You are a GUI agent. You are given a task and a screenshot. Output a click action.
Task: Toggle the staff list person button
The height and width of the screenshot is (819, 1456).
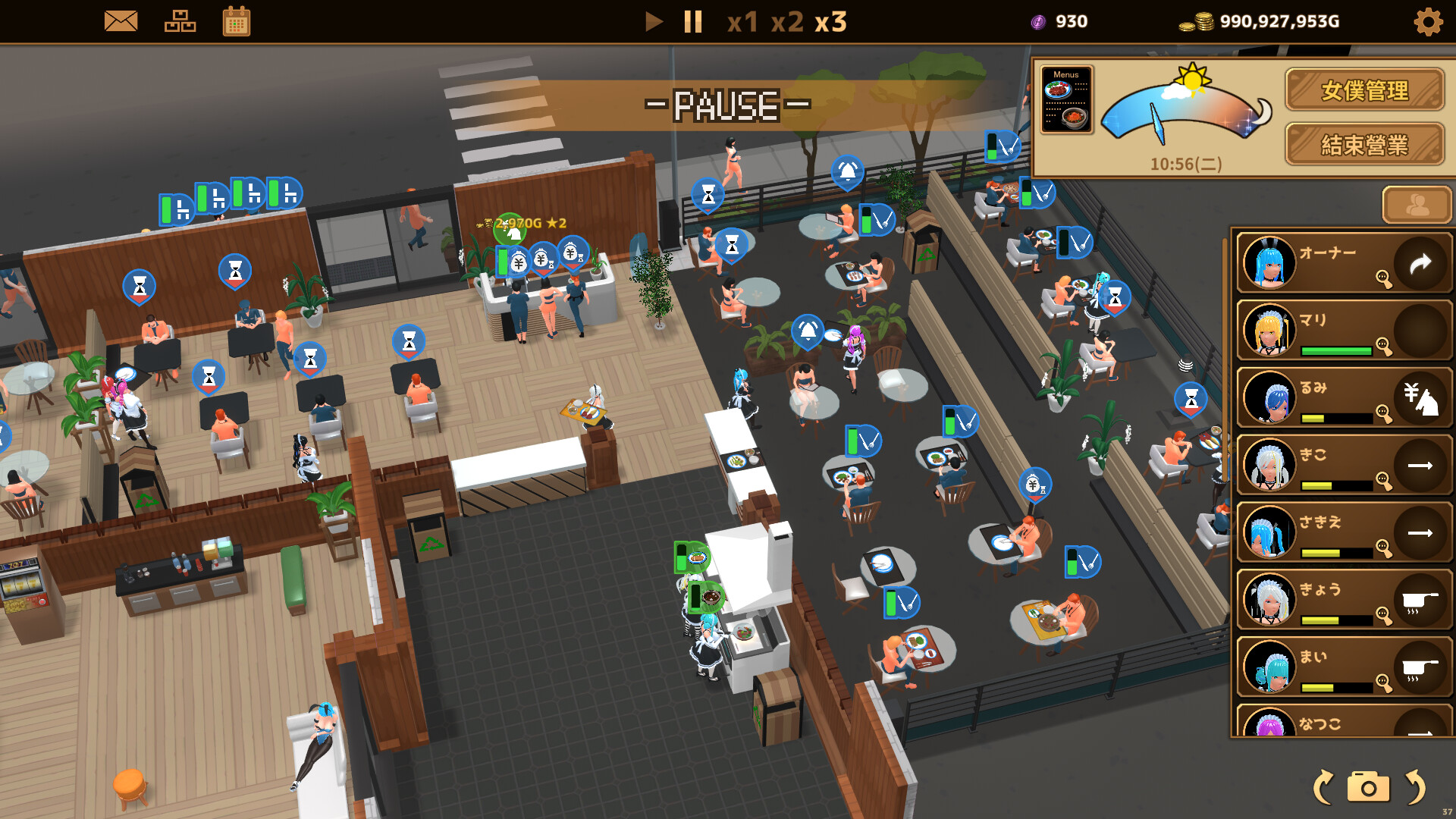point(1417,205)
